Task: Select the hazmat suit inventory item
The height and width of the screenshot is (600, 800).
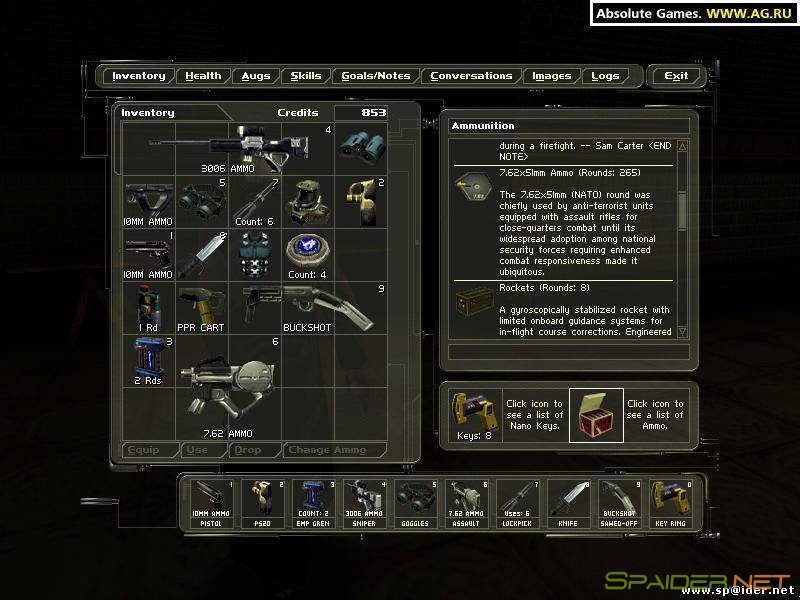Action: click(308, 202)
